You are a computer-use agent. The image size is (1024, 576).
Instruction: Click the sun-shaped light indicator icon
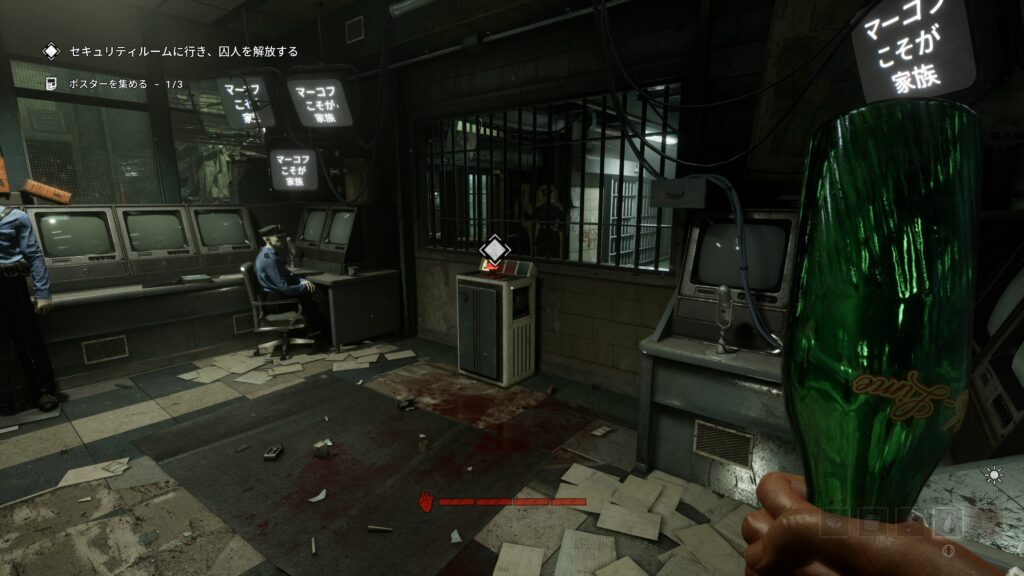(x=993, y=476)
